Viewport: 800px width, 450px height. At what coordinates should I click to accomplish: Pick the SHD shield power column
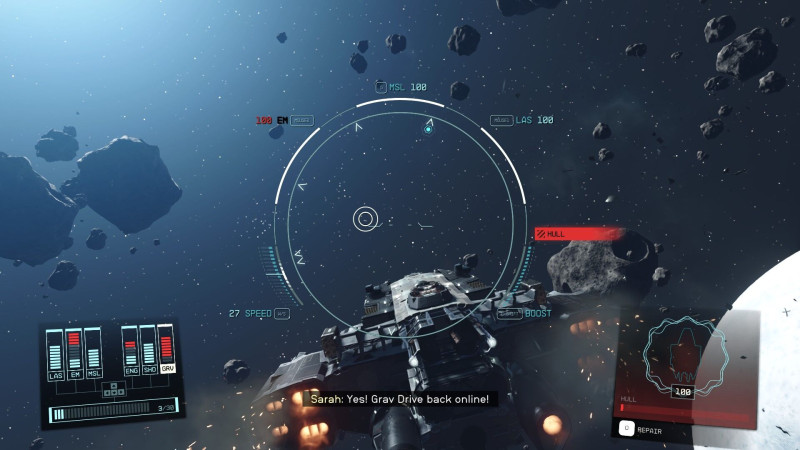coord(148,350)
